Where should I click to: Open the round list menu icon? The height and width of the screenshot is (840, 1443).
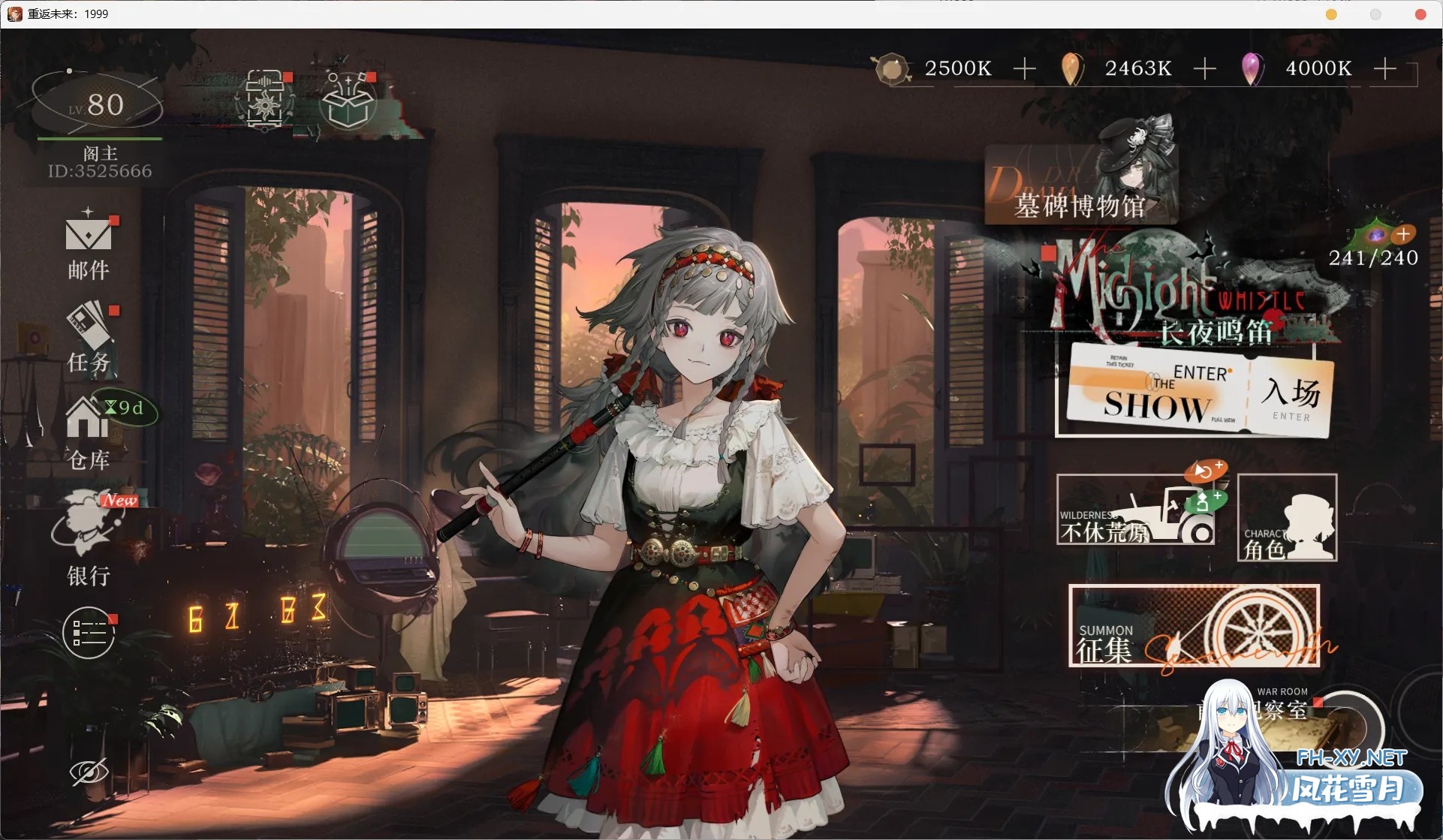tap(89, 633)
